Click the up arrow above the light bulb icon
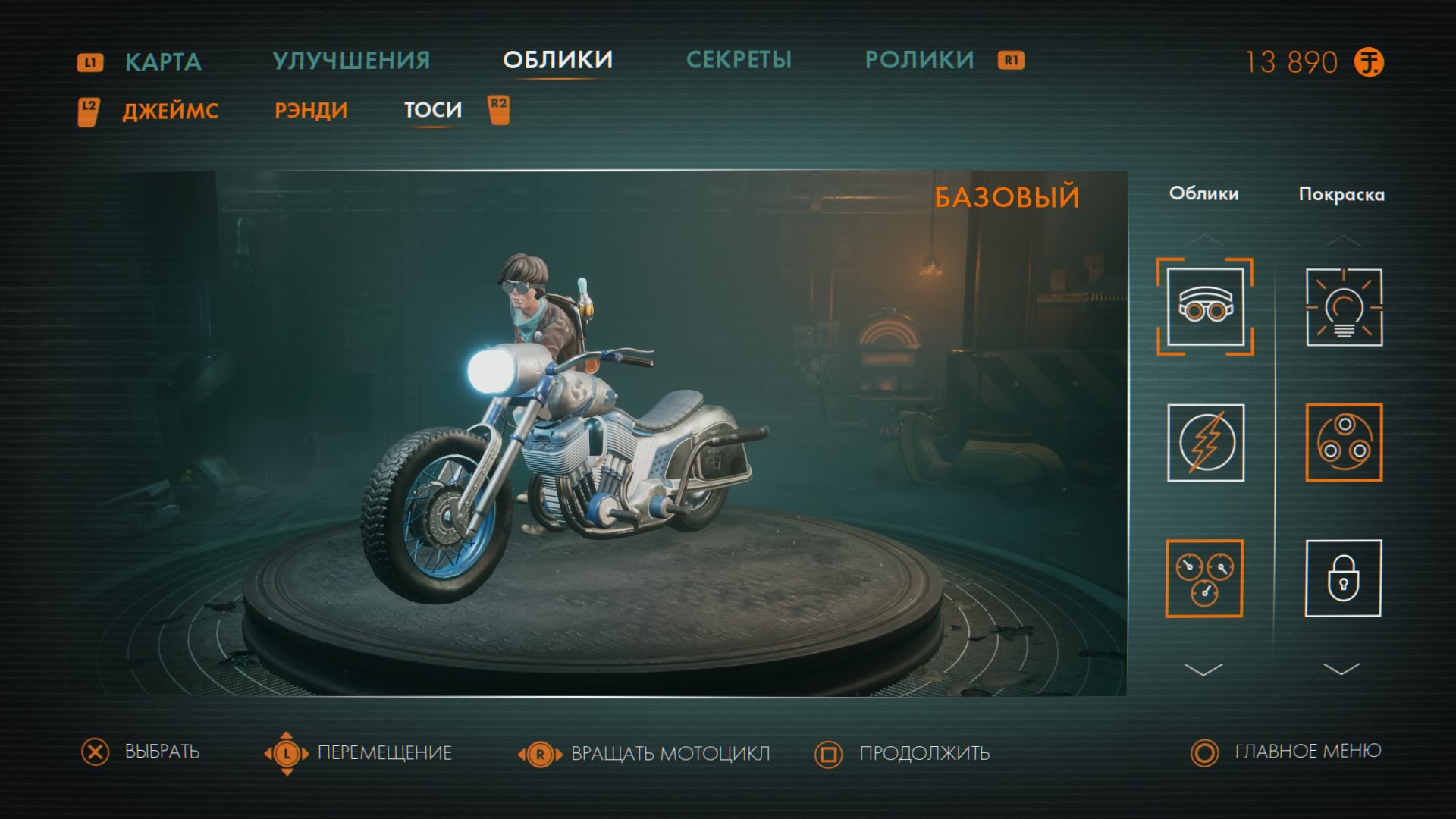The image size is (1456, 819). (x=1343, y=240)
